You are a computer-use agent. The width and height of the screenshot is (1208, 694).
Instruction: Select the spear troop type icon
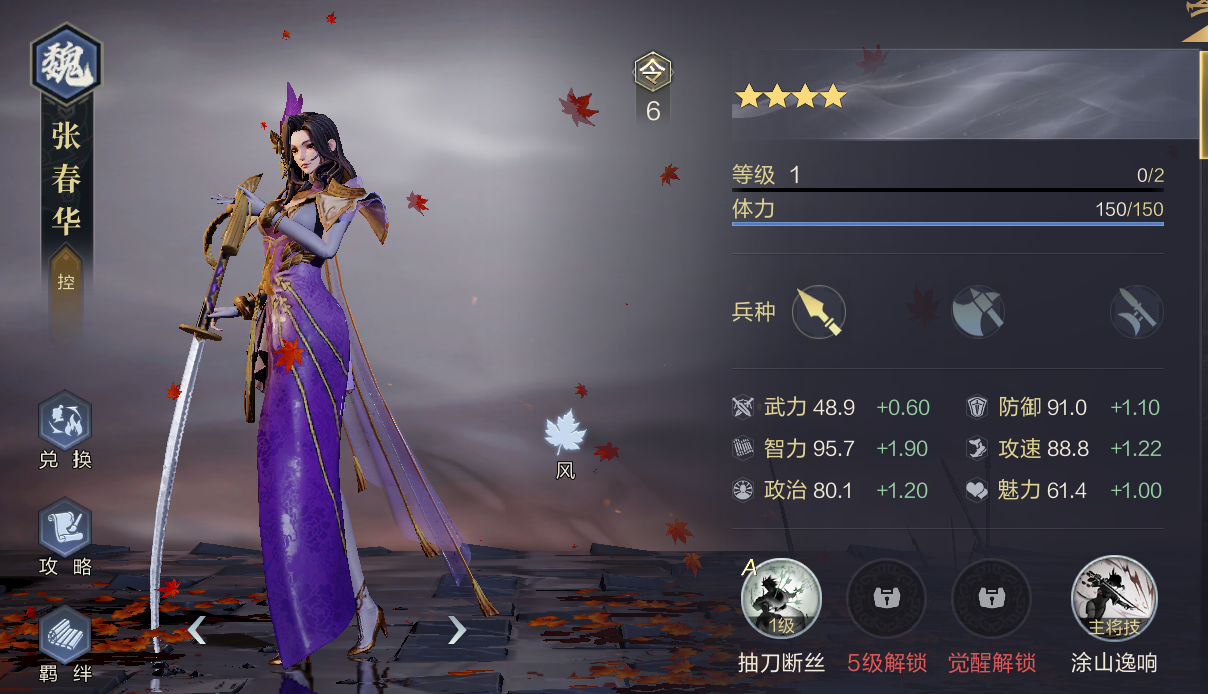(819, 311)
